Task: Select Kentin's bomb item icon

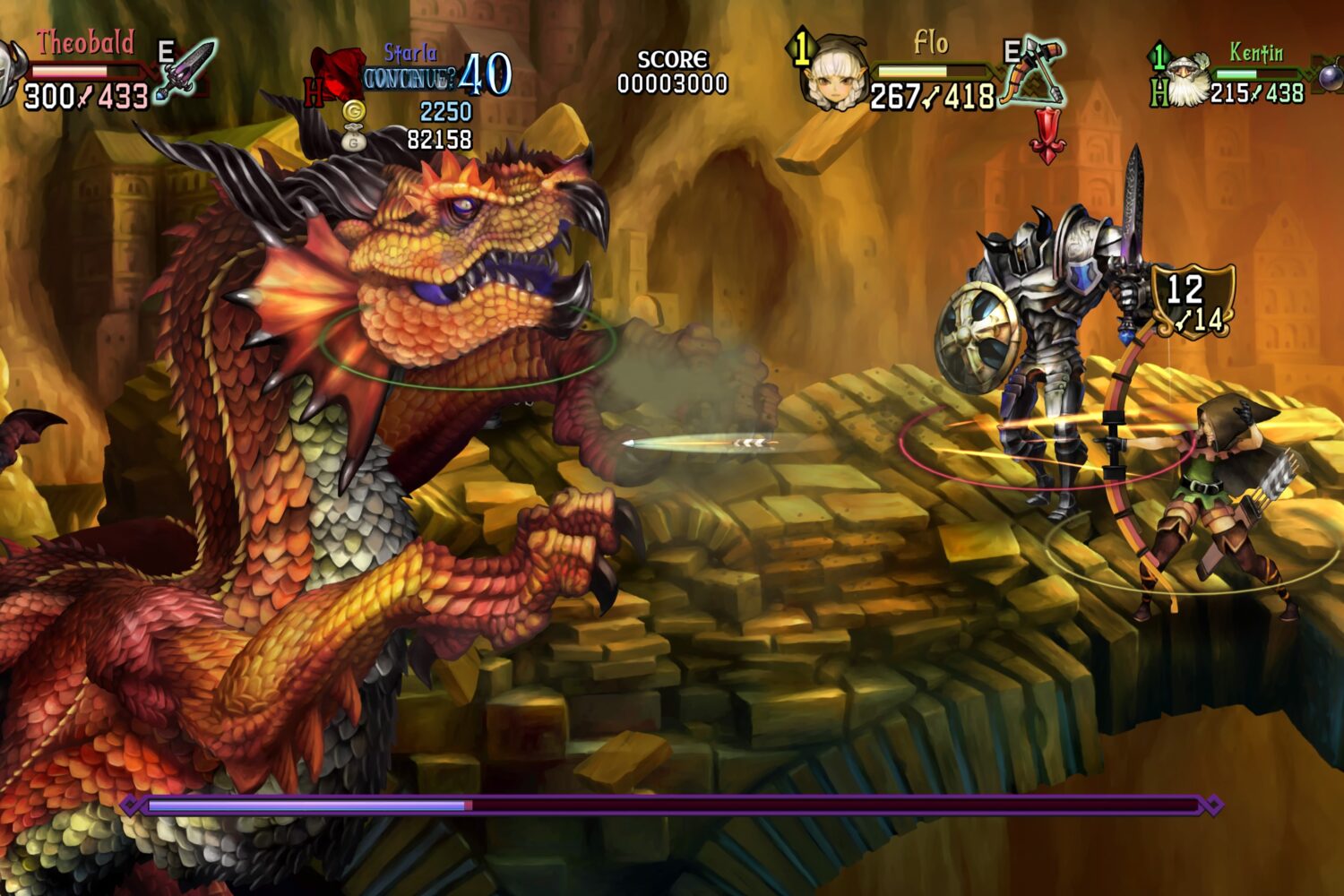Action: (x=1329, y=75)
